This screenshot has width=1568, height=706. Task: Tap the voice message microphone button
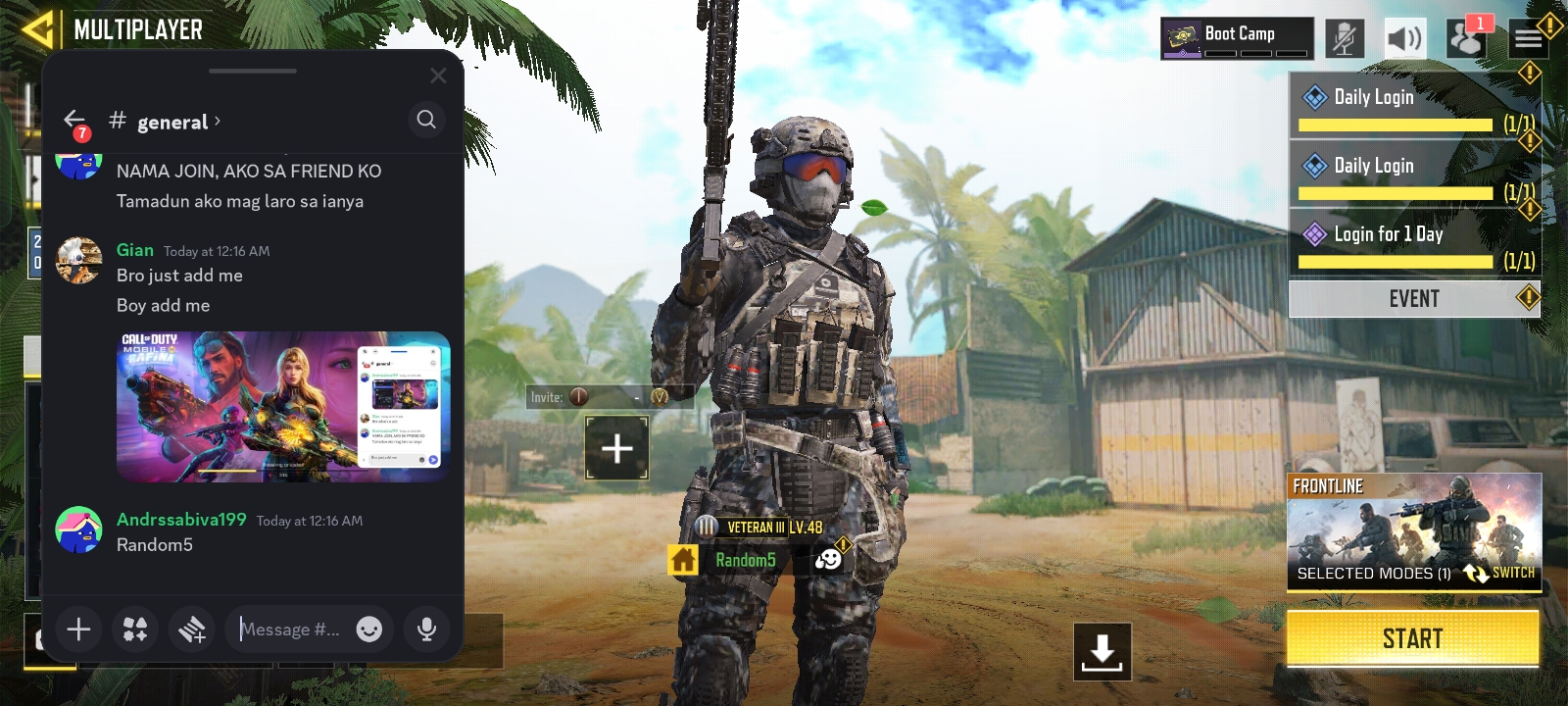tap(426, 630)
